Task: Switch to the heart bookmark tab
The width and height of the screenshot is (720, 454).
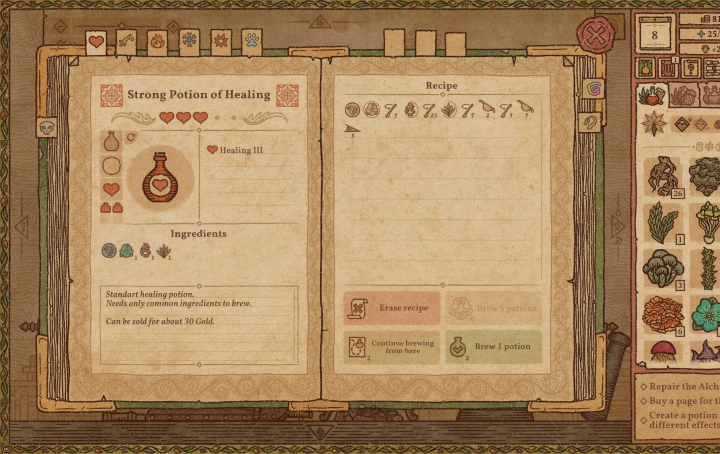Action: point(96,42)
